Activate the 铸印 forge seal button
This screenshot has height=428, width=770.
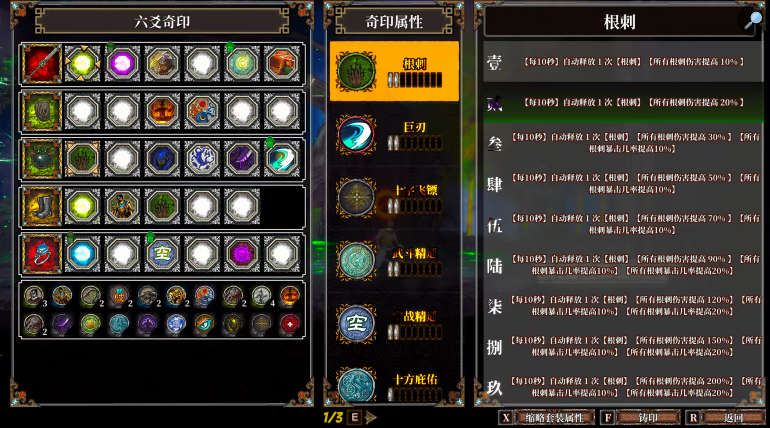(x=636, y=417)
